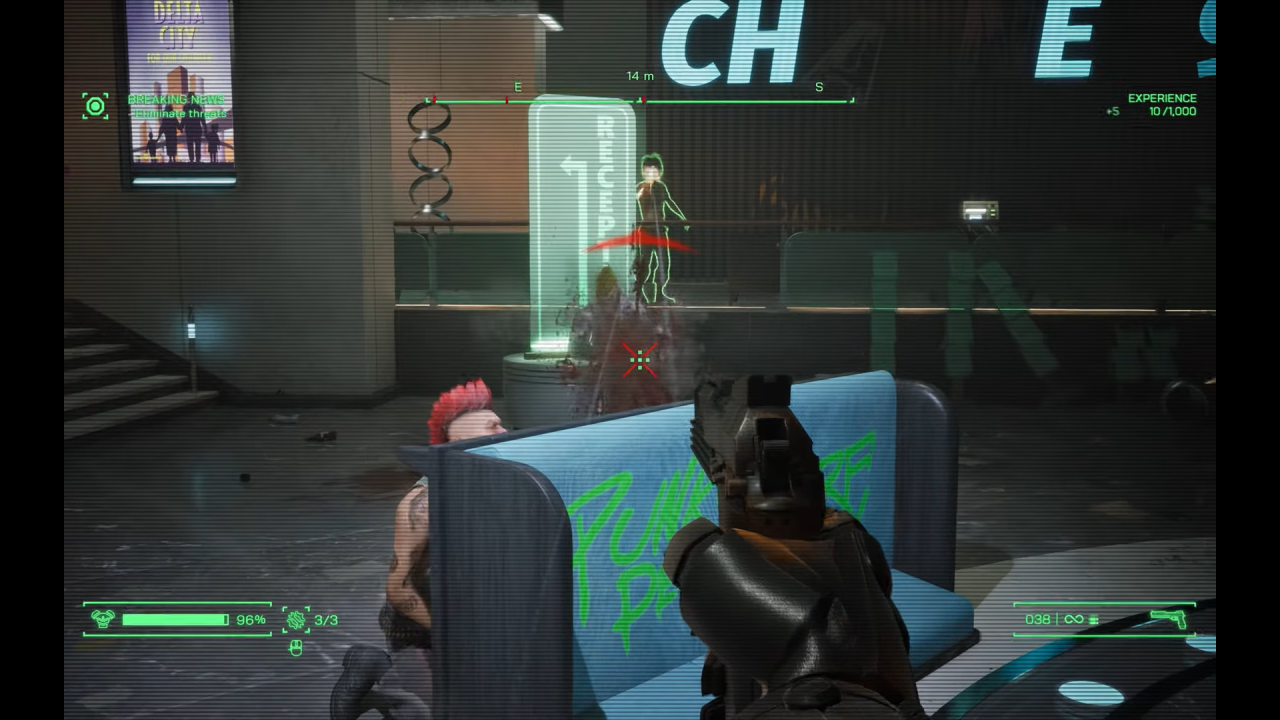Select the torso armor icon beside health bar

(103, 617)
